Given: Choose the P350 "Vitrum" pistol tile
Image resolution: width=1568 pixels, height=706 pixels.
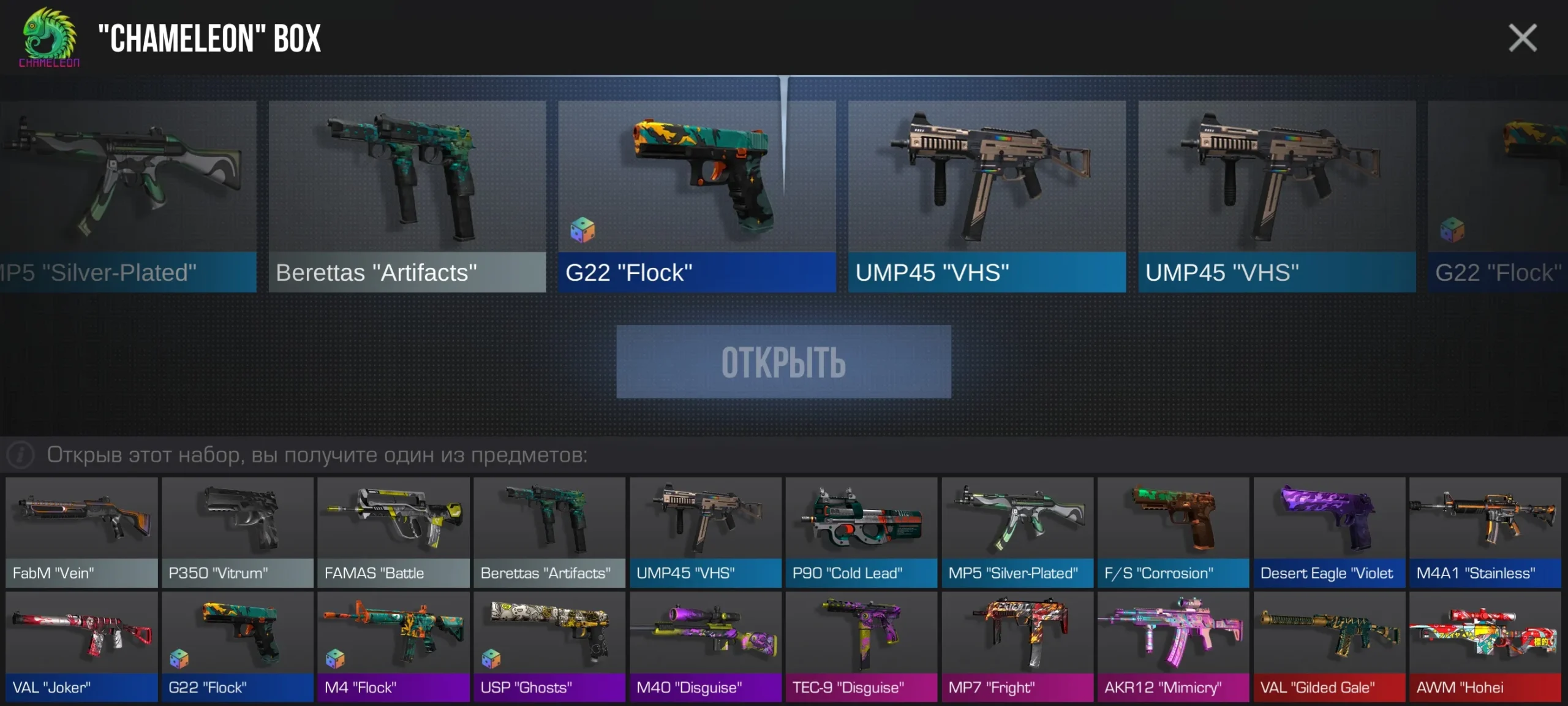Looking at the screenshot, I should (x=238, y=532).
